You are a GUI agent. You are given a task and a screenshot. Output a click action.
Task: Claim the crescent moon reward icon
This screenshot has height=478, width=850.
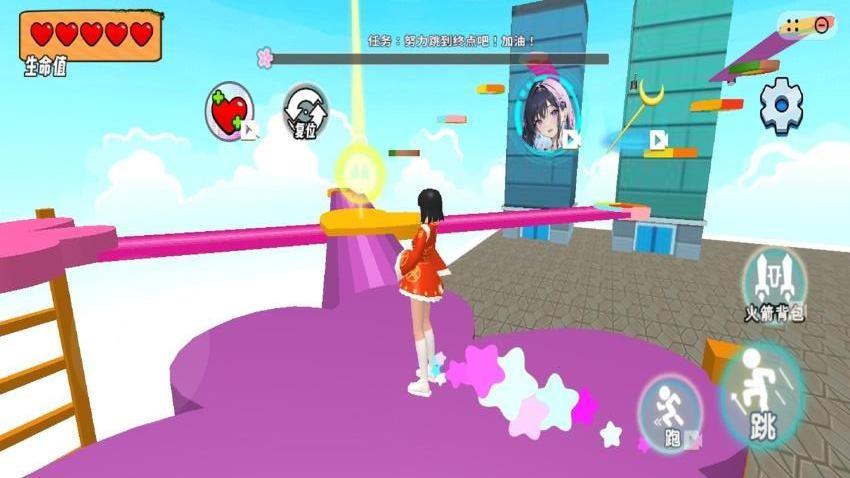652,96
